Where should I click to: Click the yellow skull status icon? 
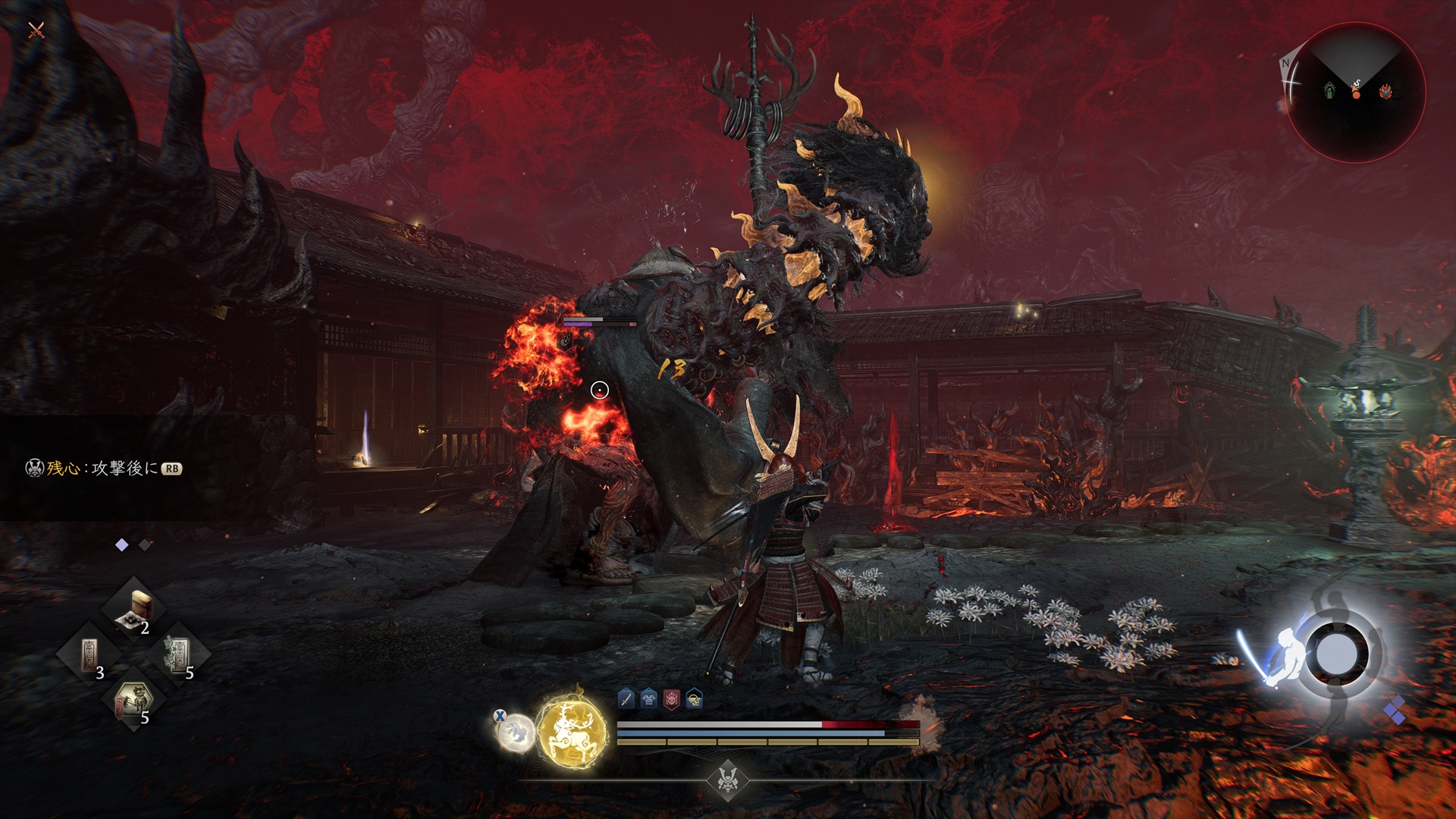click(694, 699)
